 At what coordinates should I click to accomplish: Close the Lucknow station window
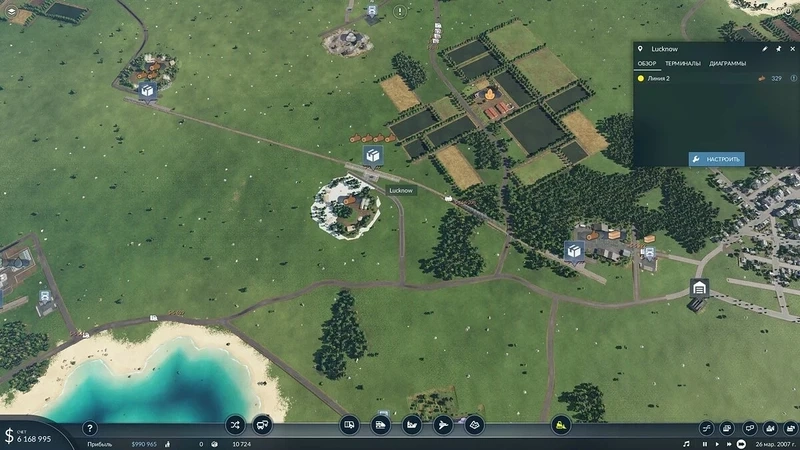(791, 47)
